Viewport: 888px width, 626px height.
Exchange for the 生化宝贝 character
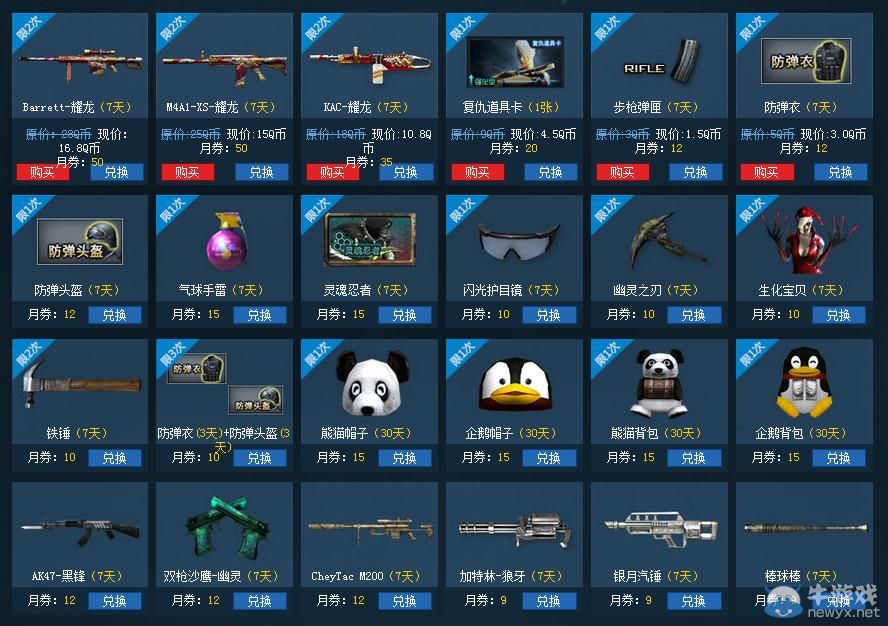coord(838,315)
